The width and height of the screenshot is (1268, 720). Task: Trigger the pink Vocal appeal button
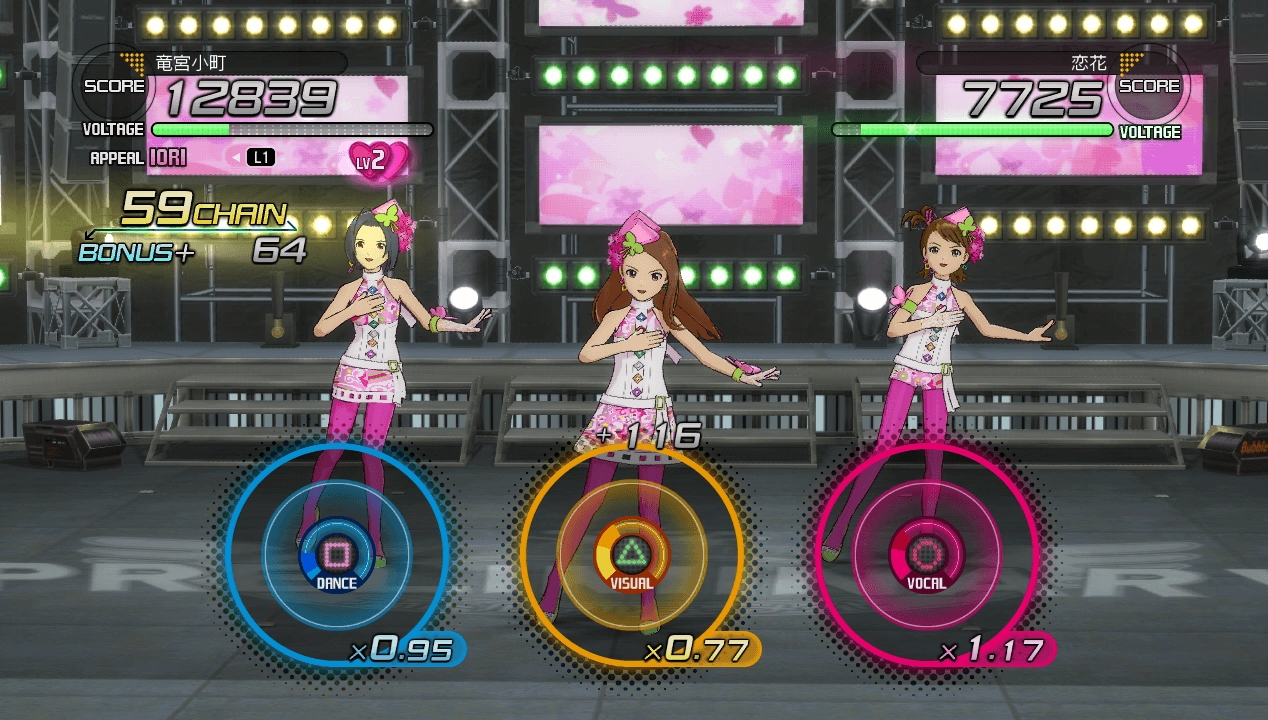click(x=926, y=553)
